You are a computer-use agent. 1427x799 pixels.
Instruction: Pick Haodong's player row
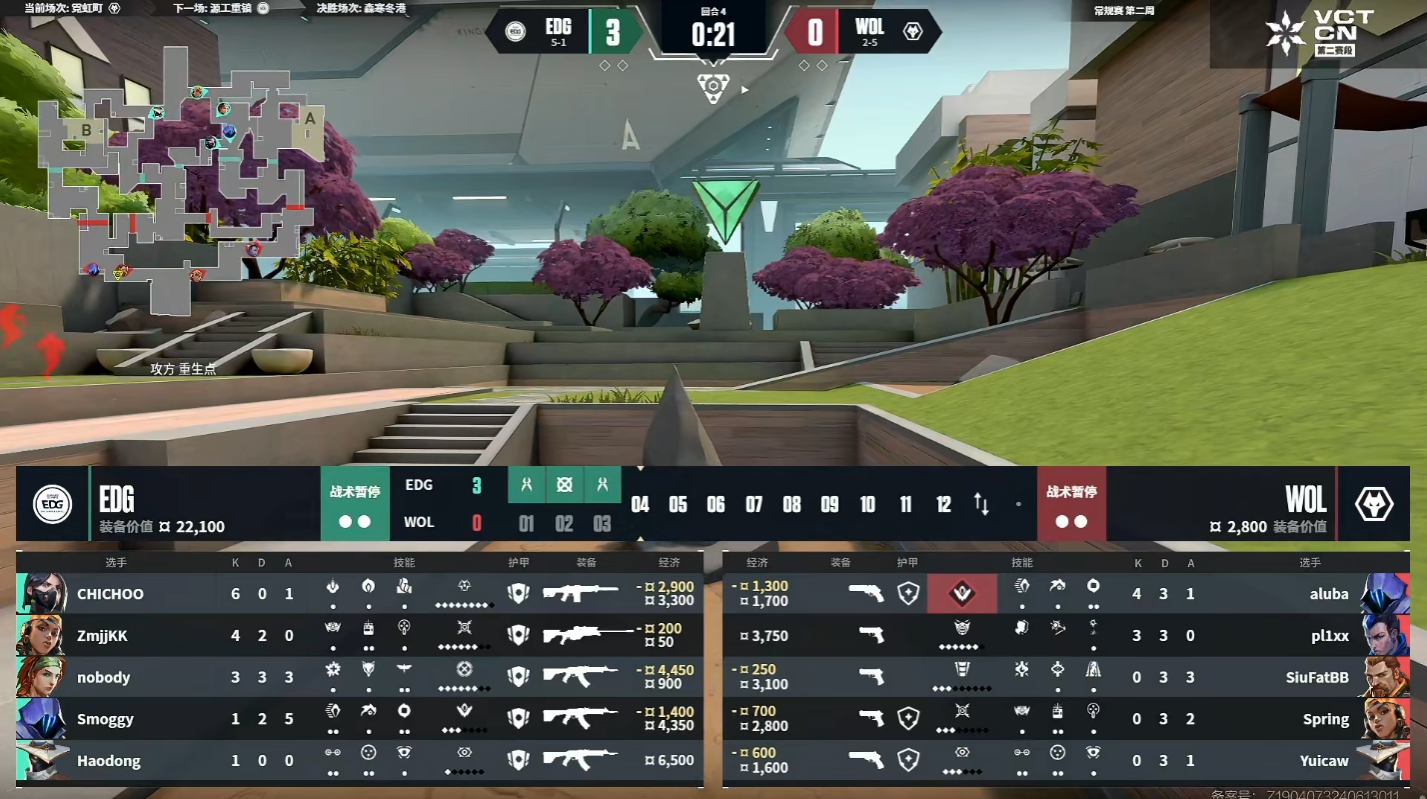coord(360,761)
